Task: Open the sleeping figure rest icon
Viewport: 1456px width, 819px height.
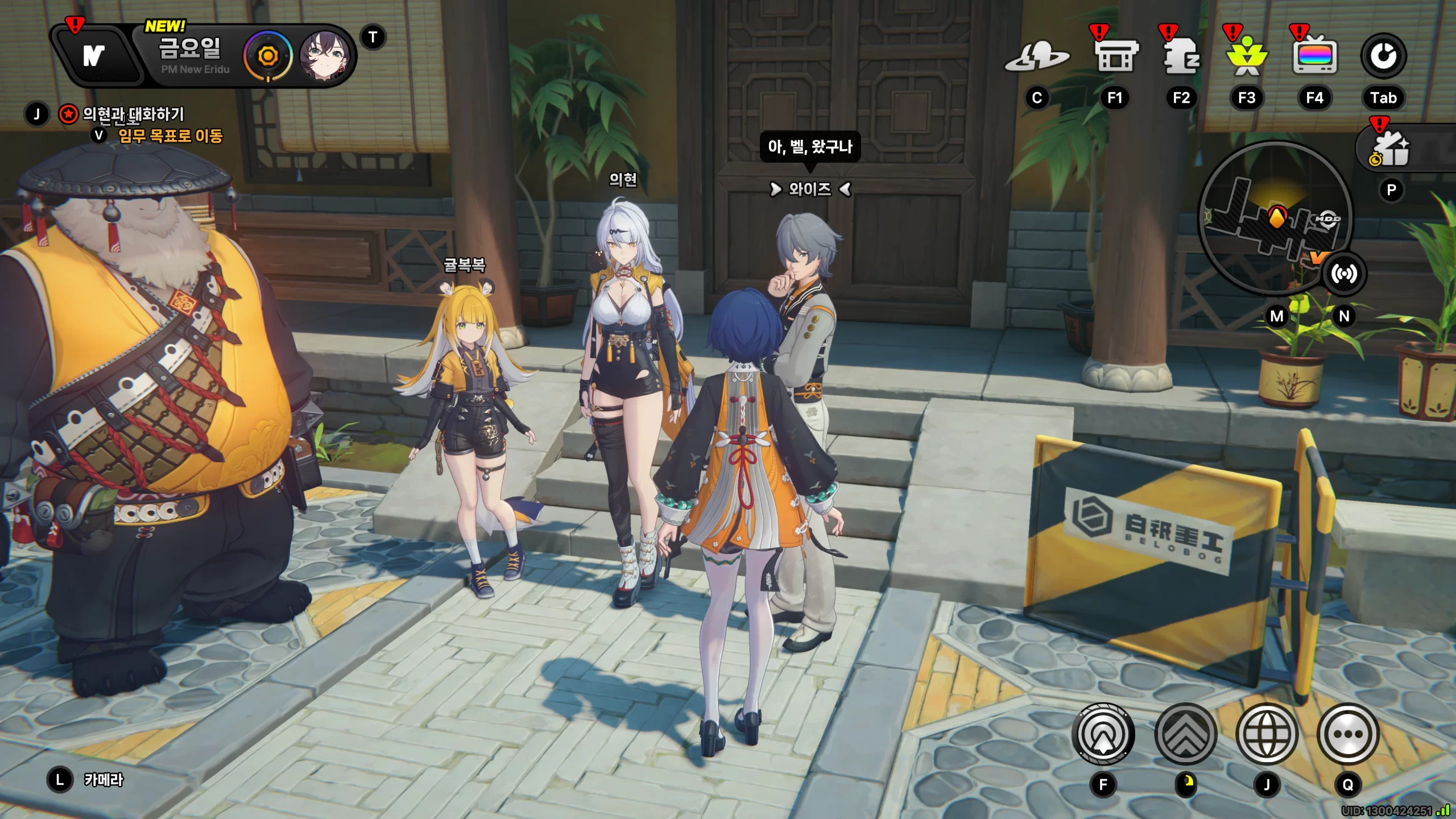Action: click(x=1182, y=56)
